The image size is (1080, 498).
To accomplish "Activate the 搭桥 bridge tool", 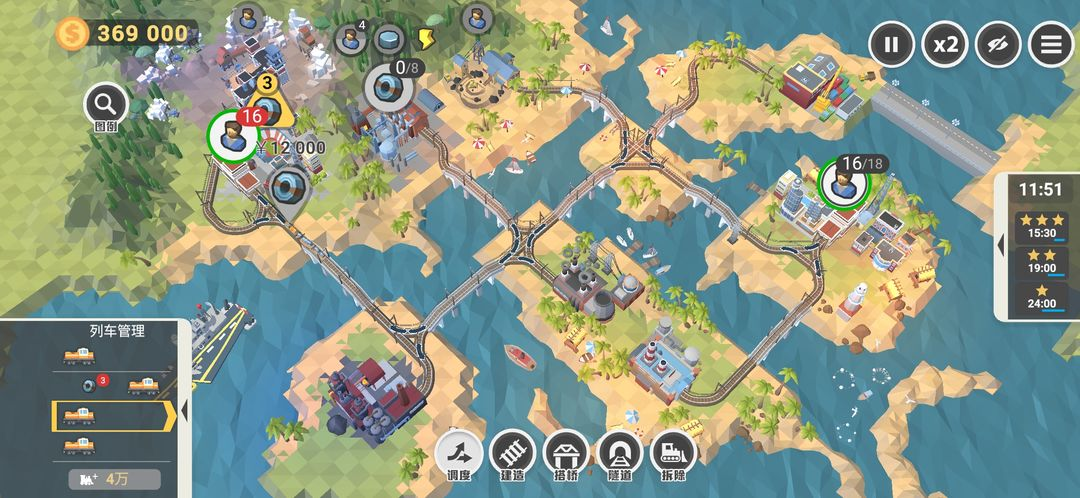I will tap(566, 453).
